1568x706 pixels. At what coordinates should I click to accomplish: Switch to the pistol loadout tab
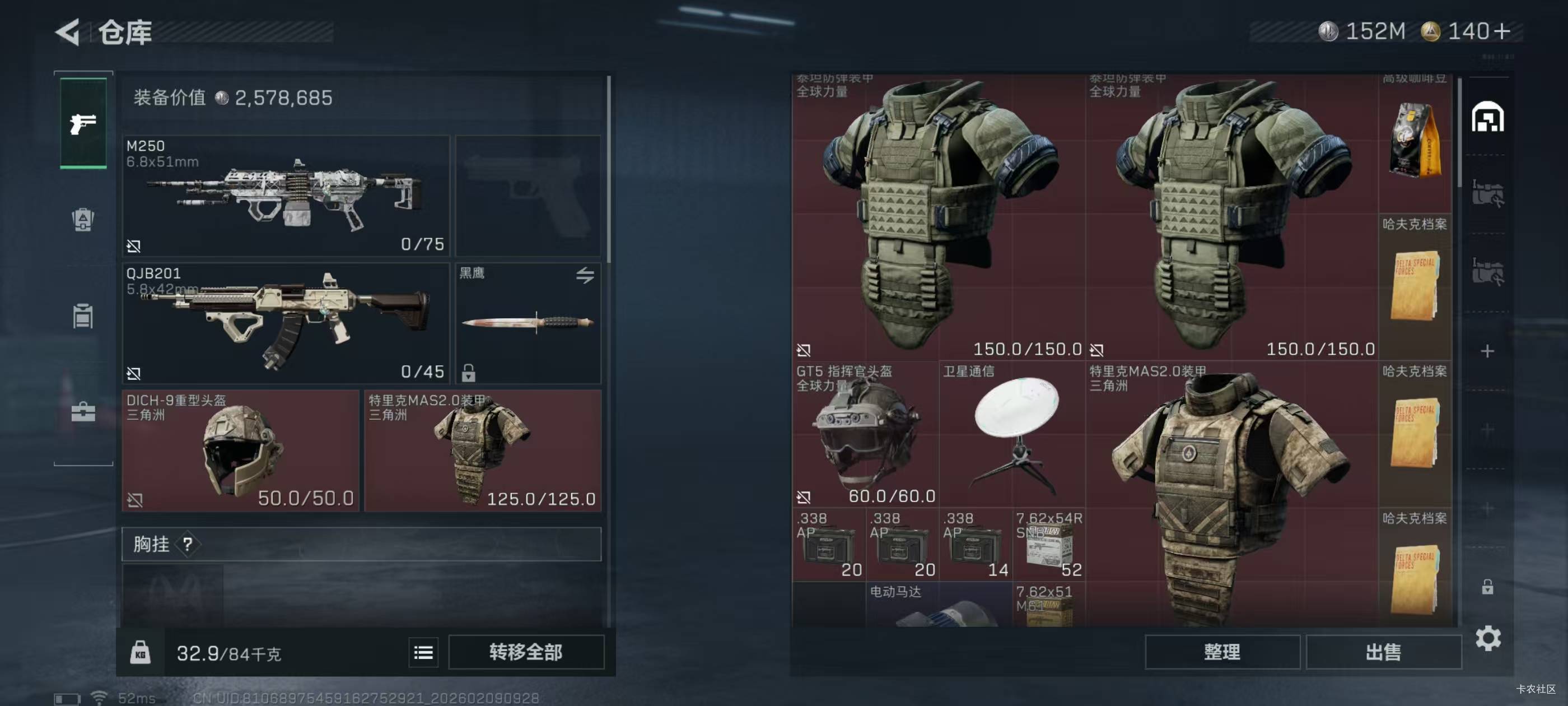83,123
